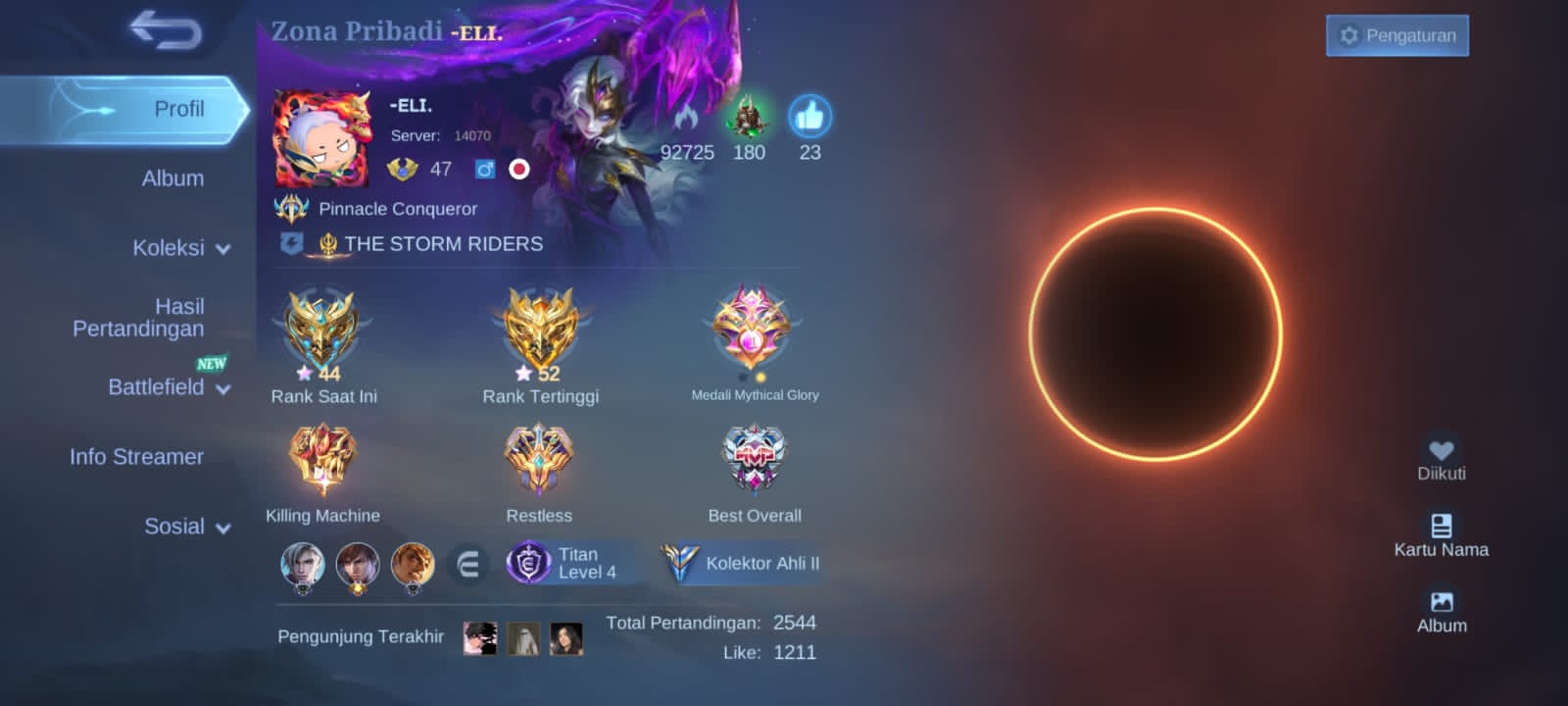This screenshot has height=706, width=1568.
Task: Expand the Battlefield section
Action: pos(169,387)
